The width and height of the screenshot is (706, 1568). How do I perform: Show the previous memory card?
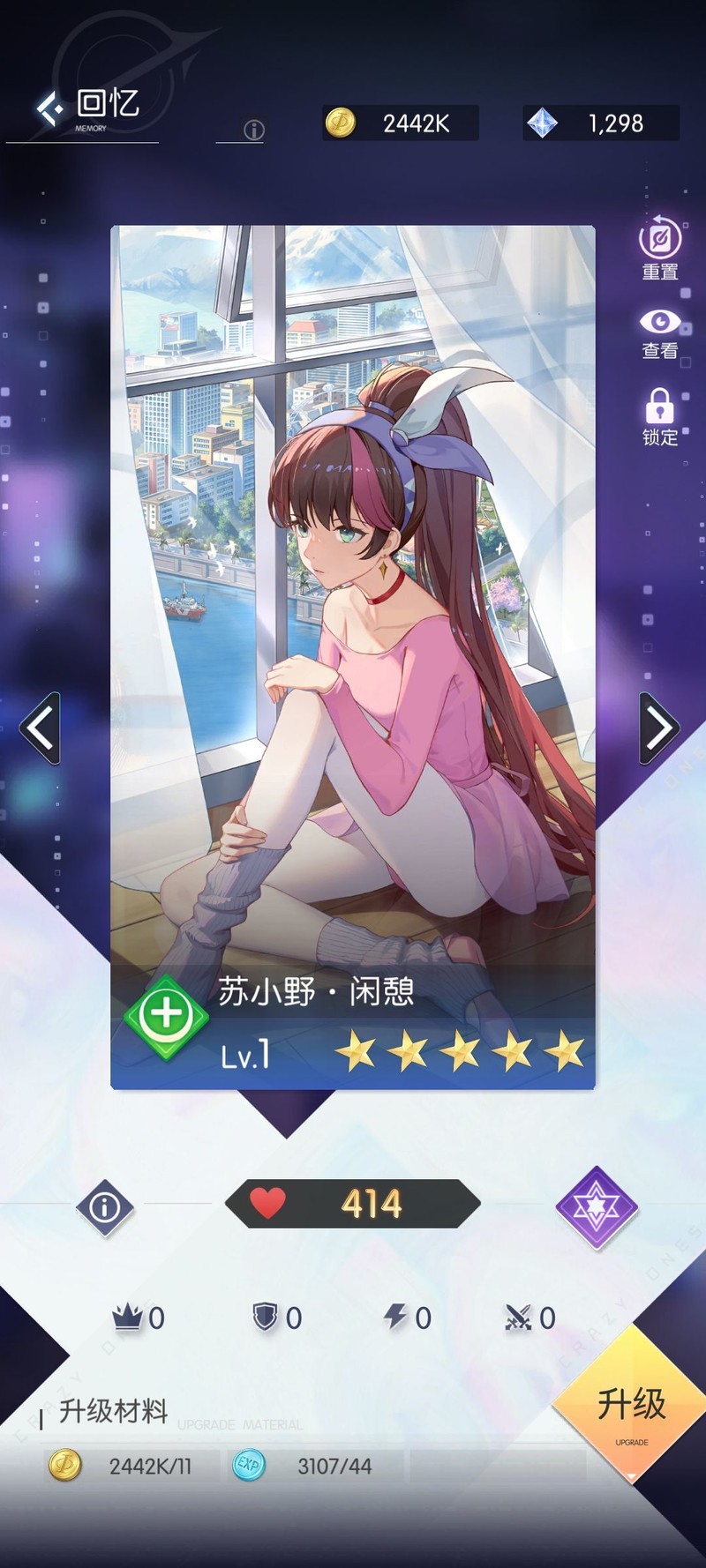[41, 728]
